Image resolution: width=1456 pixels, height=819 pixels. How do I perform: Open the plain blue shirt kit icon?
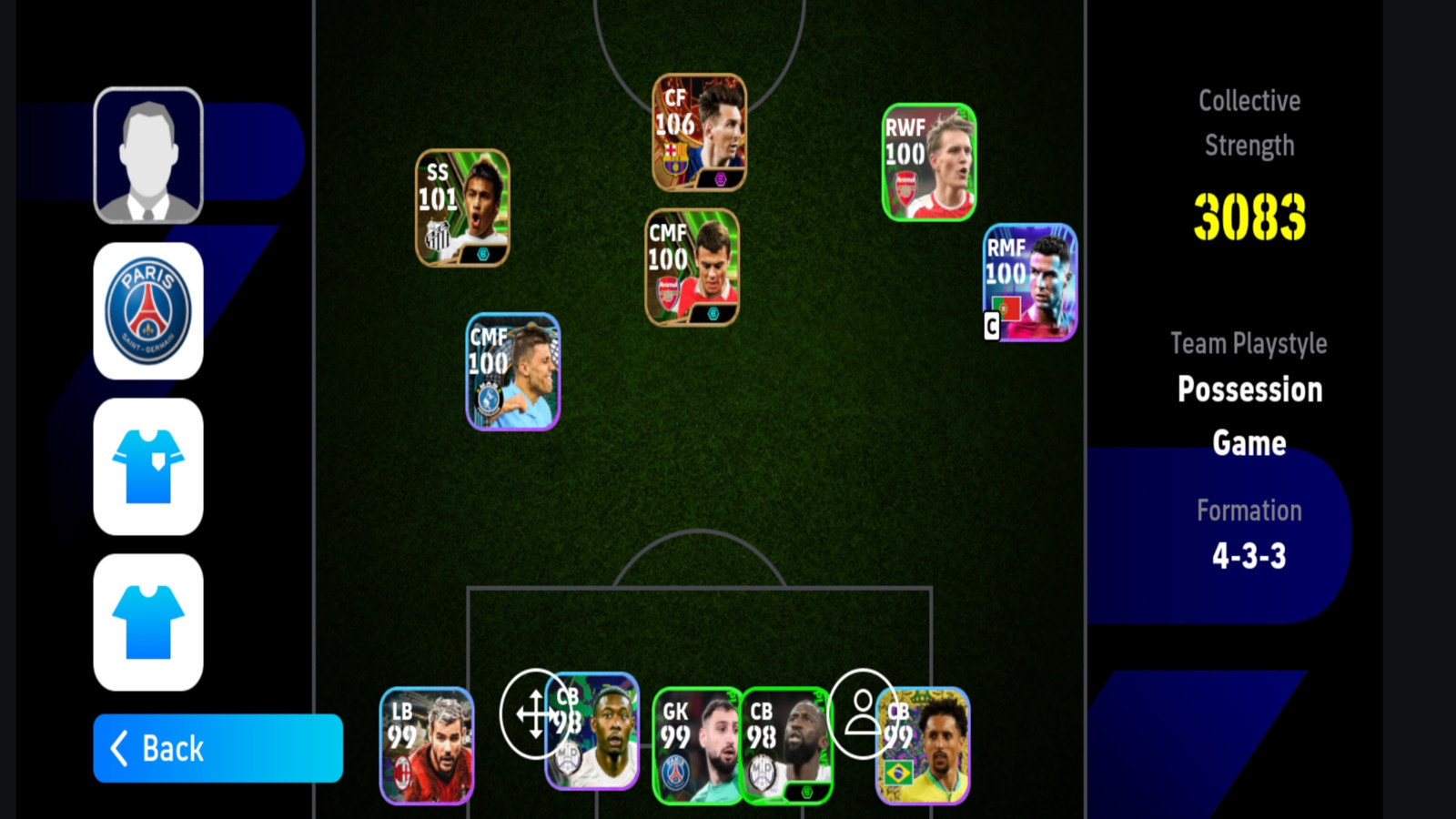(x=148, y=622)
